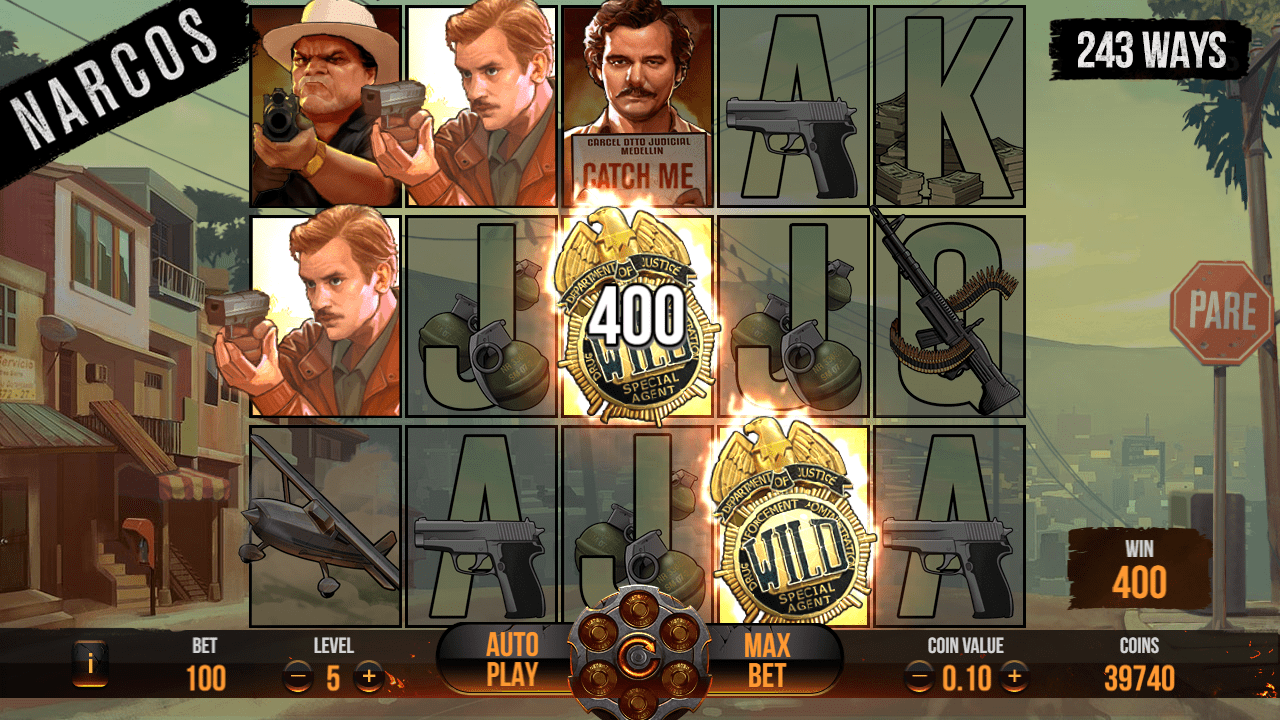Activate Max Bet mode
The width and height of the screenshot is (1280, 720).
[765, 658]
